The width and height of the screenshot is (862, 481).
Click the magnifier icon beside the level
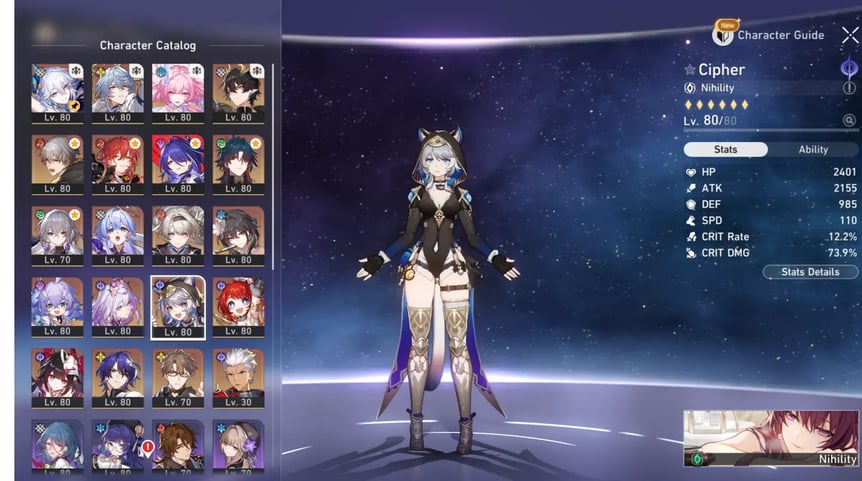pyautogui.click(x=849, y=121)
